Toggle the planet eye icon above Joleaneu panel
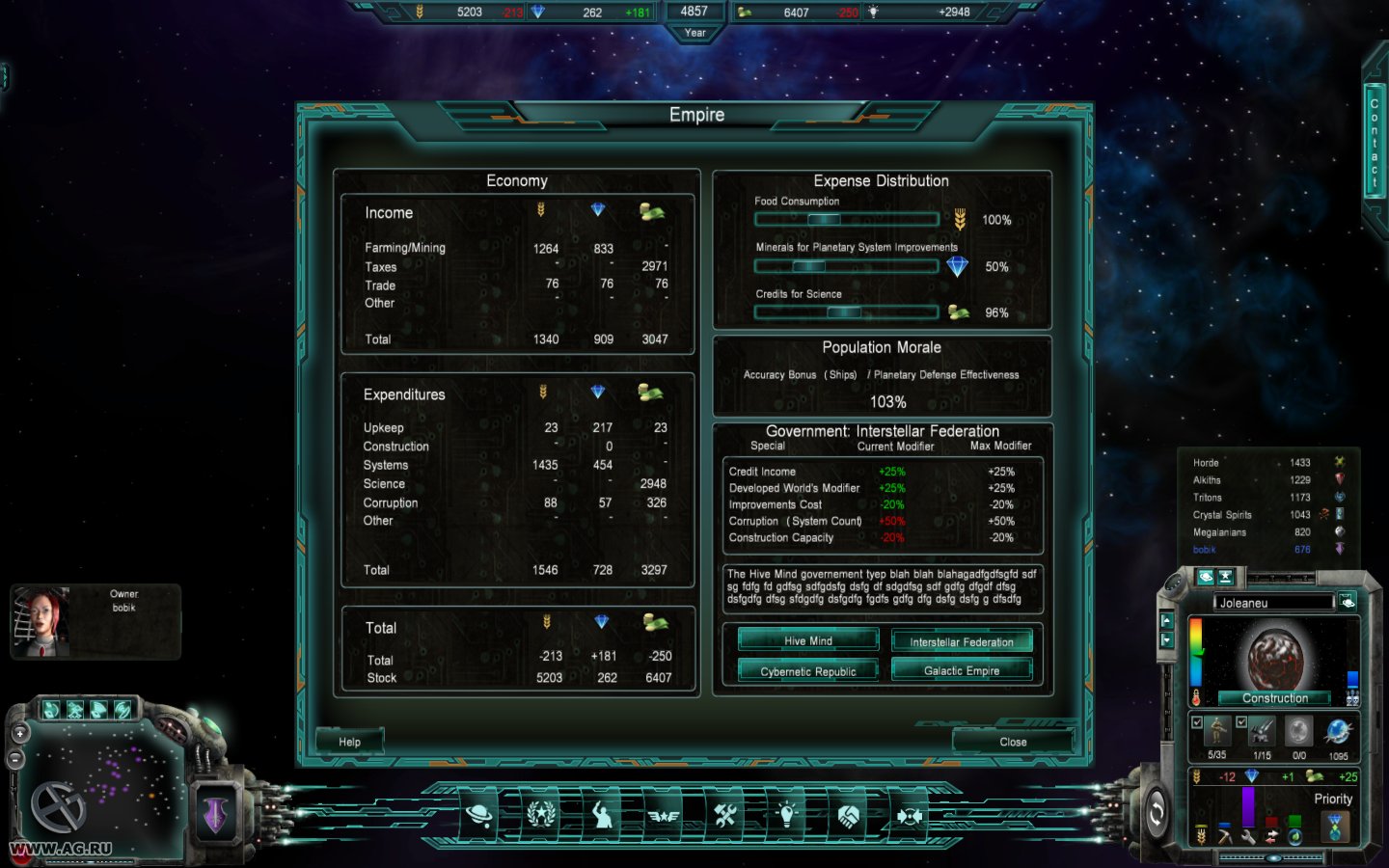This screenshot has height=868, width=1389. 1207,577
